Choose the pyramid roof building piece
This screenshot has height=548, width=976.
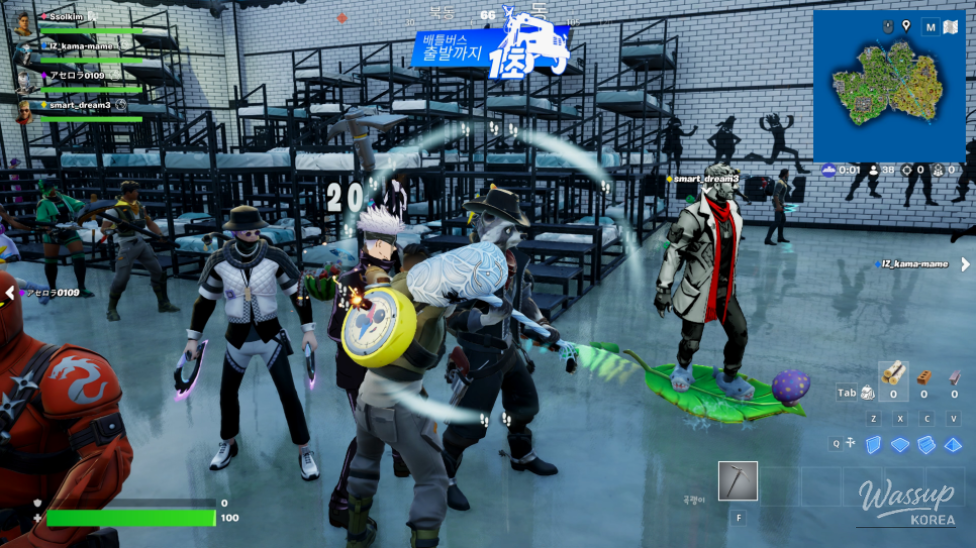[x=953, y=444]
